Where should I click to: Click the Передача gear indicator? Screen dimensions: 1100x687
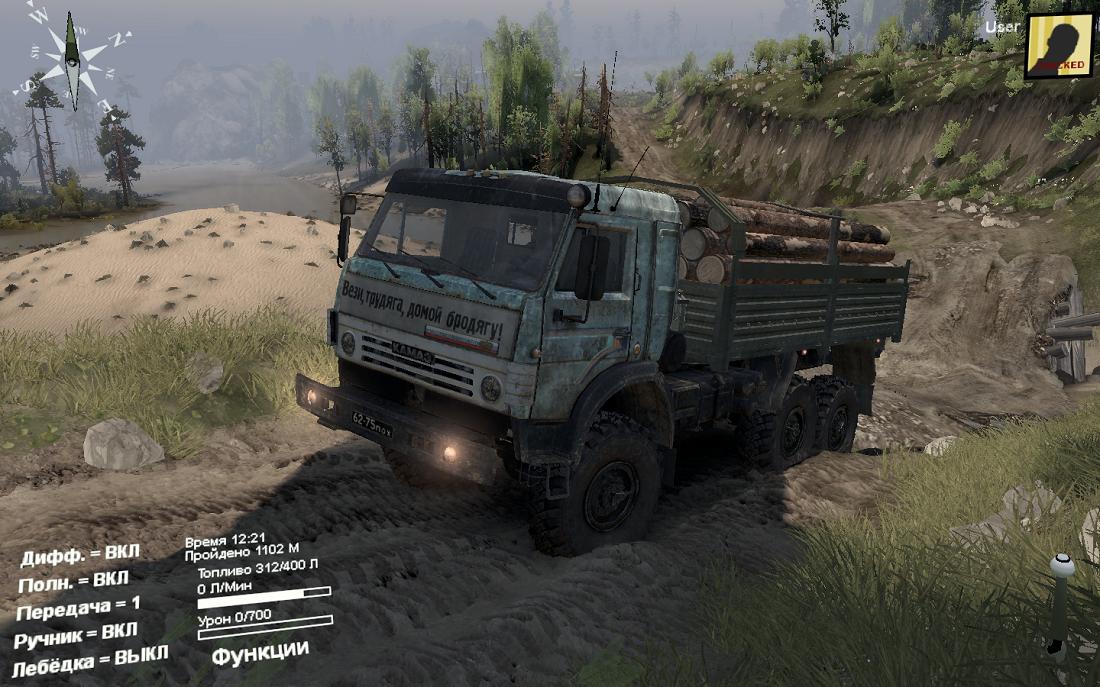(x=78, y=606)
